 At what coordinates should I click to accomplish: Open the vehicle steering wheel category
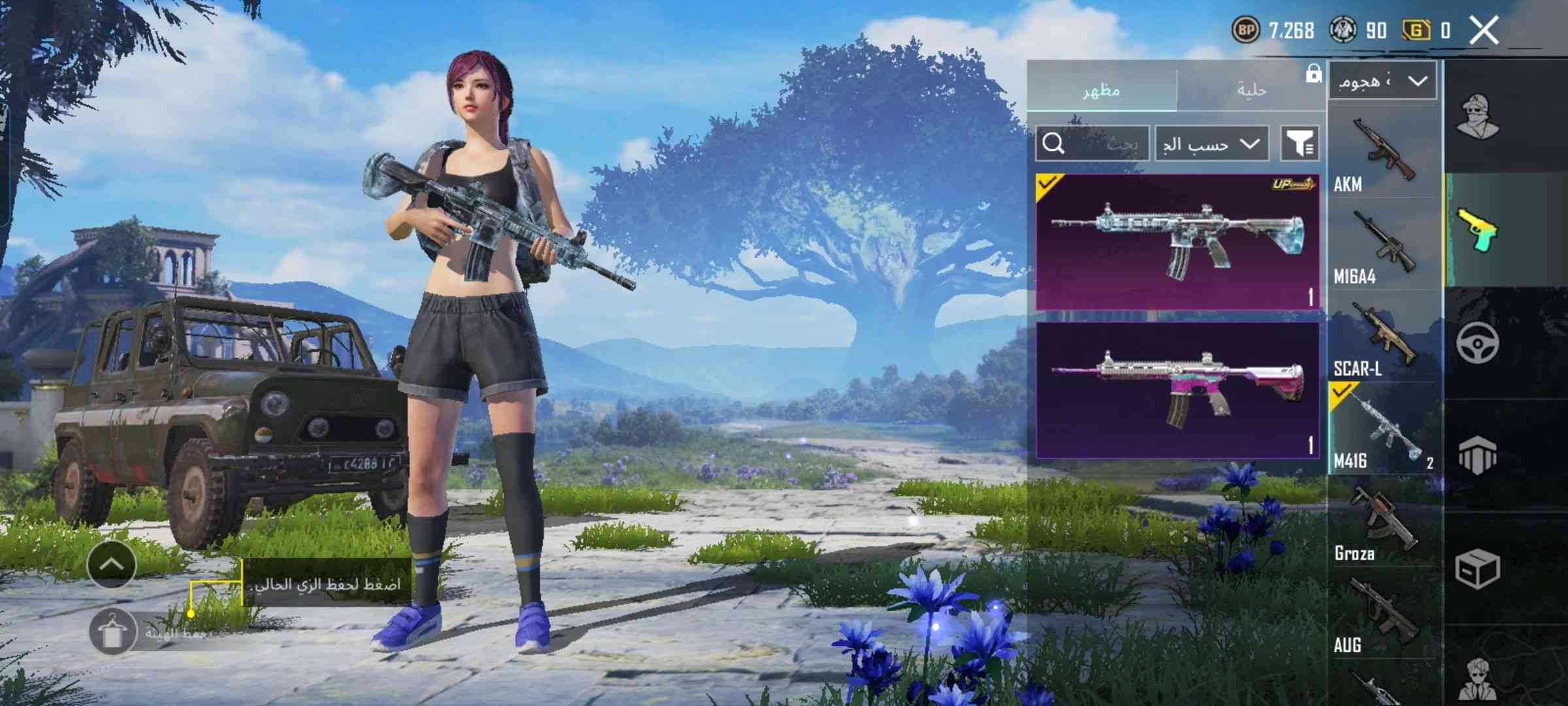tap(1477, 343)
